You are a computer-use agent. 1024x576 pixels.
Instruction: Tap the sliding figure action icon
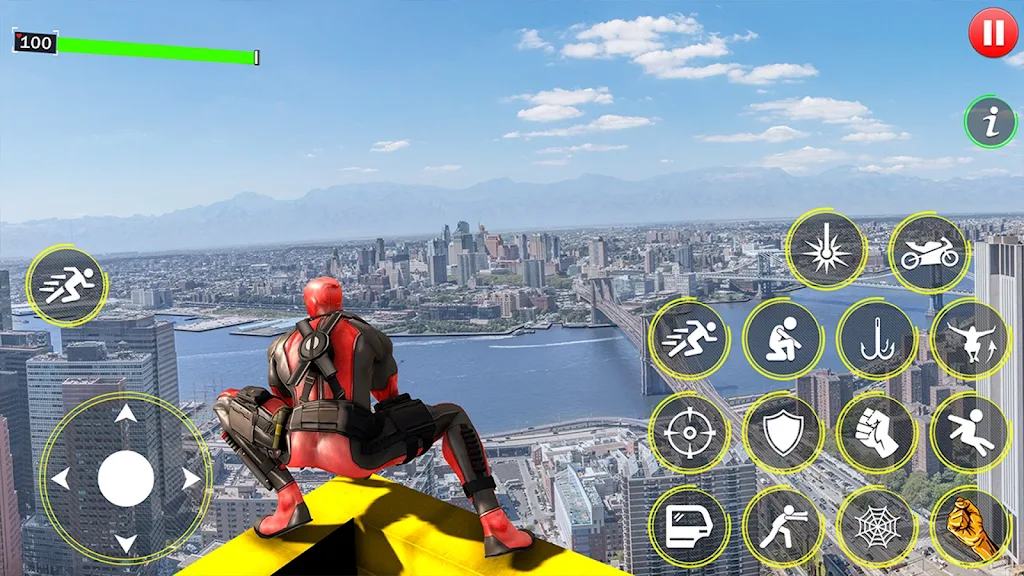pyautogui.click(x=970, y=432)
